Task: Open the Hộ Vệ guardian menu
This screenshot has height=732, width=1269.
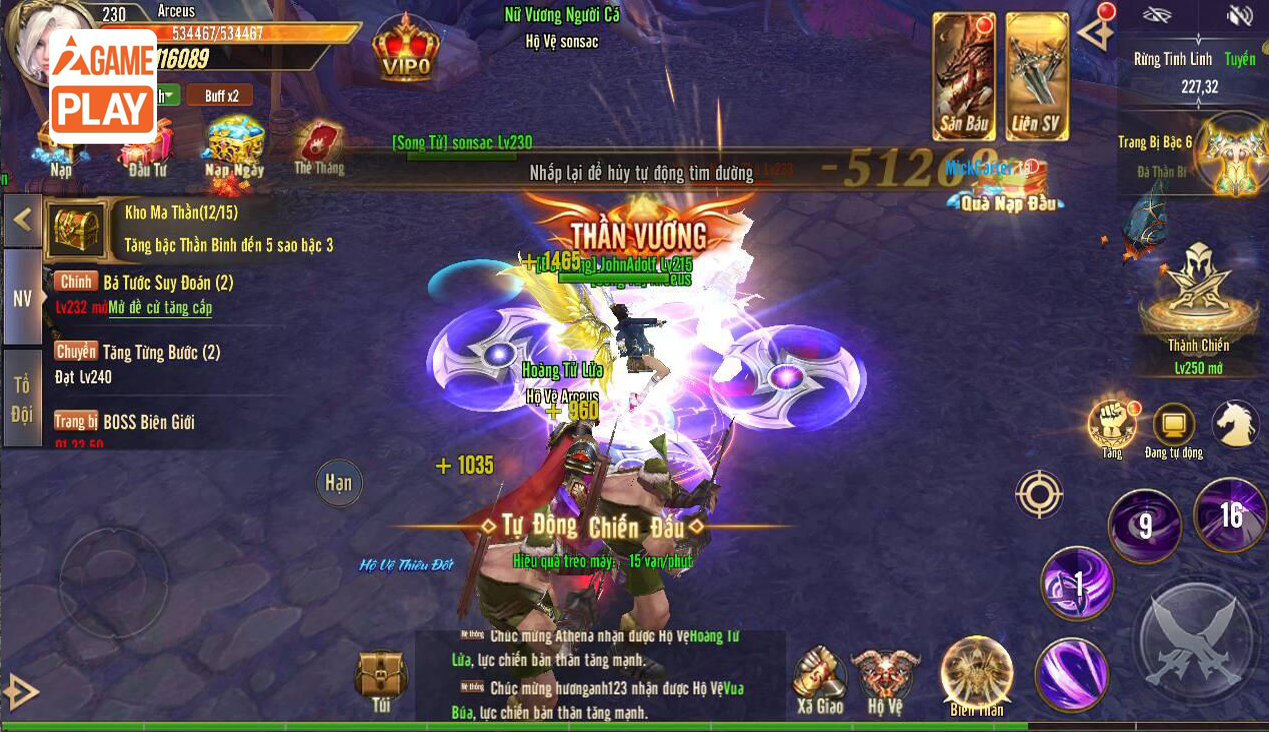Action: click(885, 678)
